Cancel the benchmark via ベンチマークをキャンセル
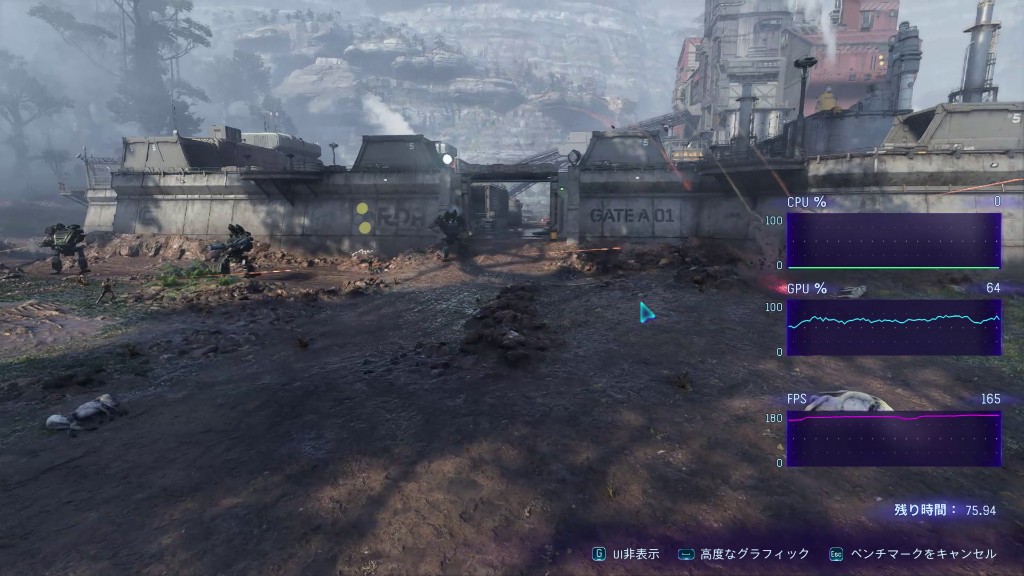Screen dimensions: 1024x576 tap(913, 554)
